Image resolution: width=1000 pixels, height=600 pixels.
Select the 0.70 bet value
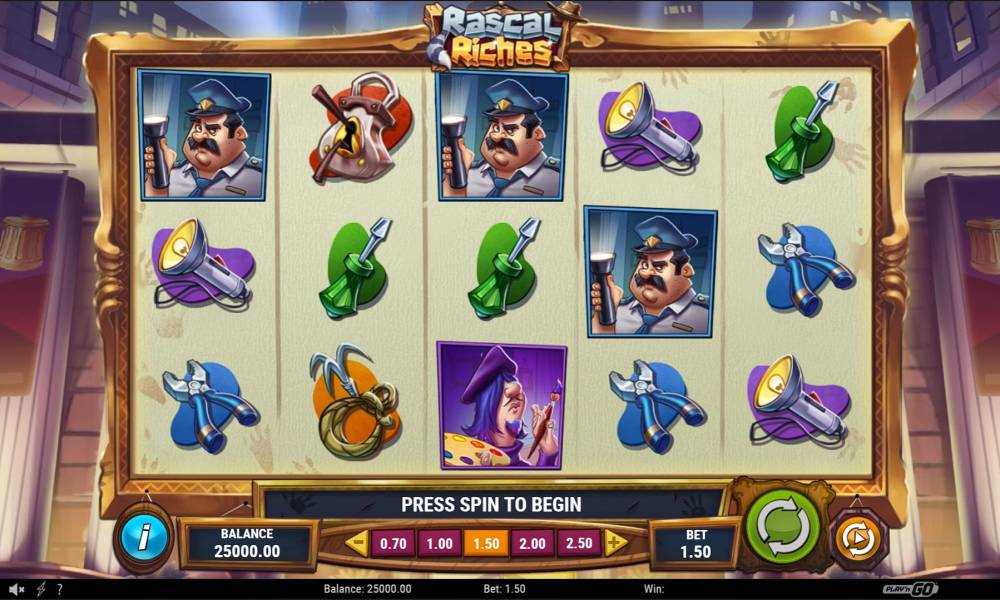391,543
